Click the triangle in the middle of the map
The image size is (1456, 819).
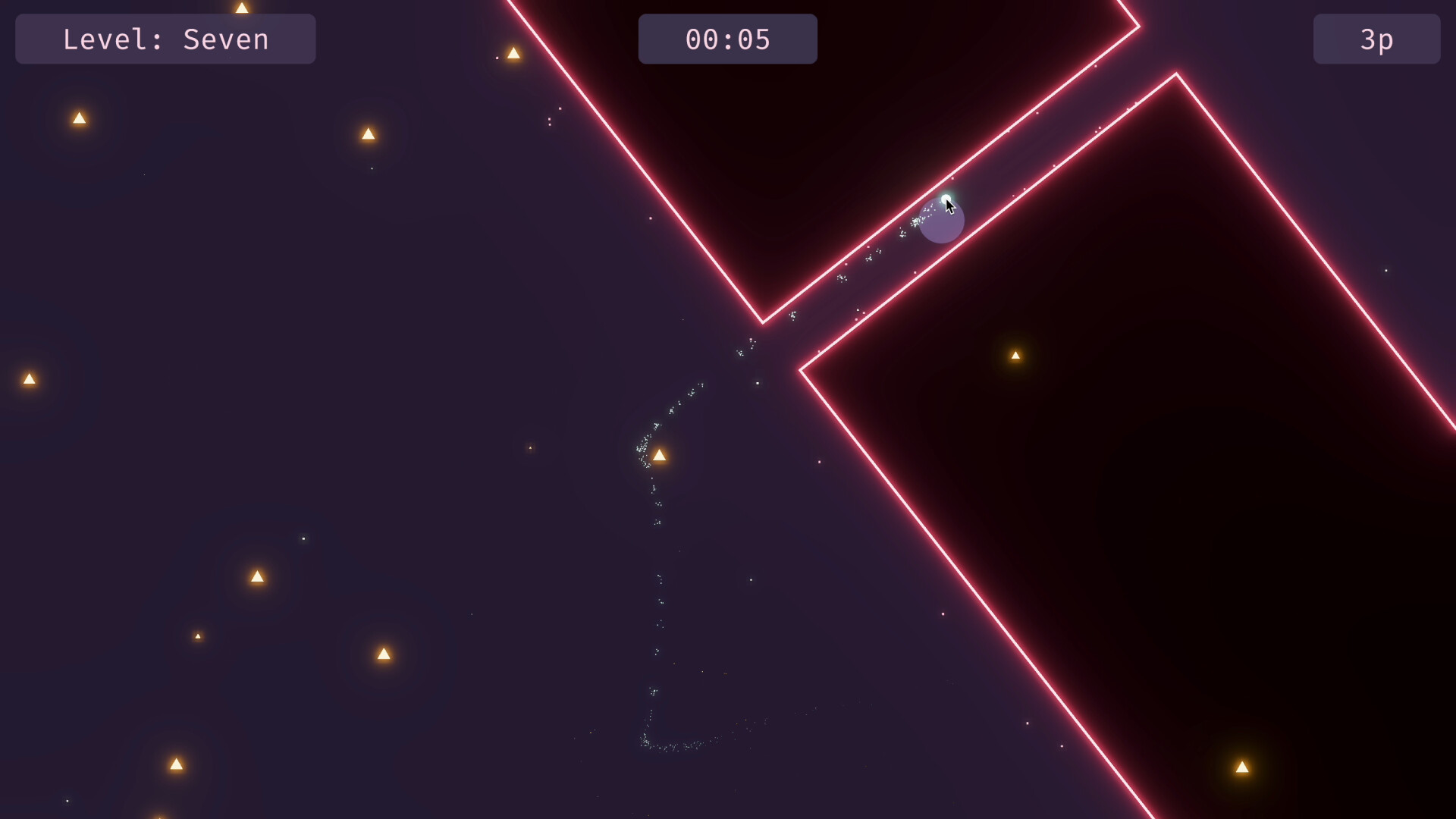[x=660, y=454]
